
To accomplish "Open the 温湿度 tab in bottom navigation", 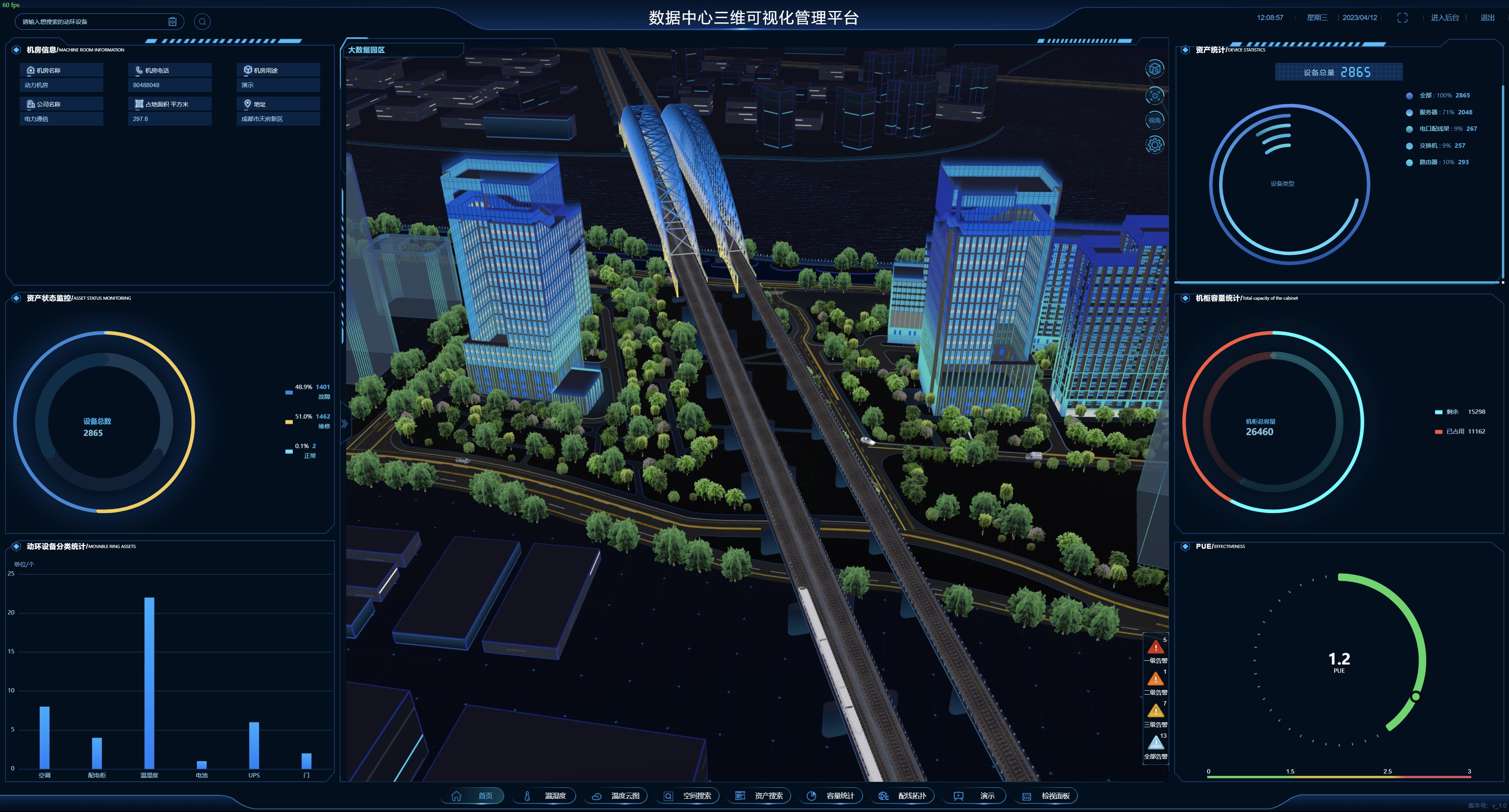I will pos(545,796).
